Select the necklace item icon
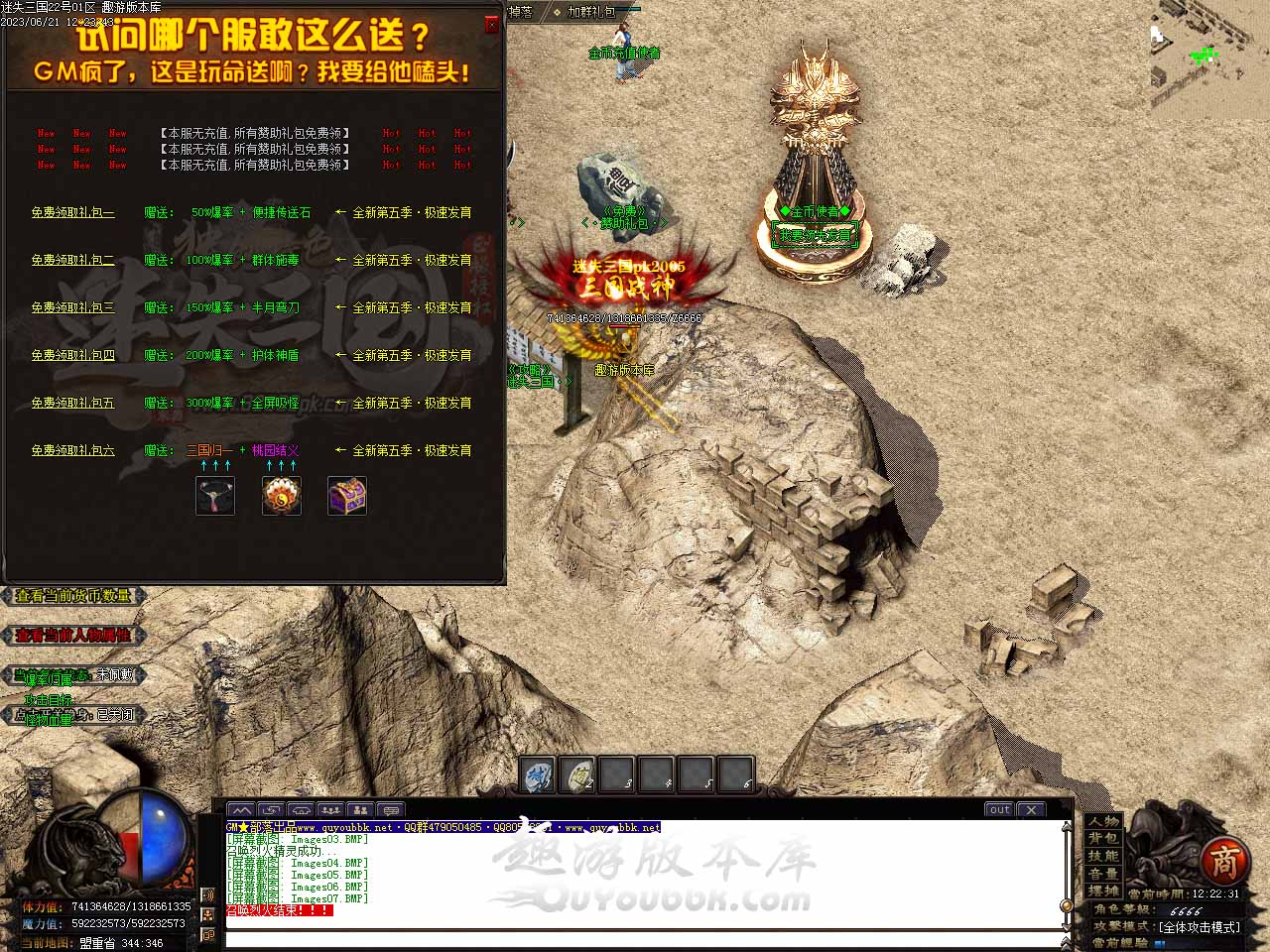Viewport: 1270px width, 952px height. pyautogui.click(x=215, y=496)
